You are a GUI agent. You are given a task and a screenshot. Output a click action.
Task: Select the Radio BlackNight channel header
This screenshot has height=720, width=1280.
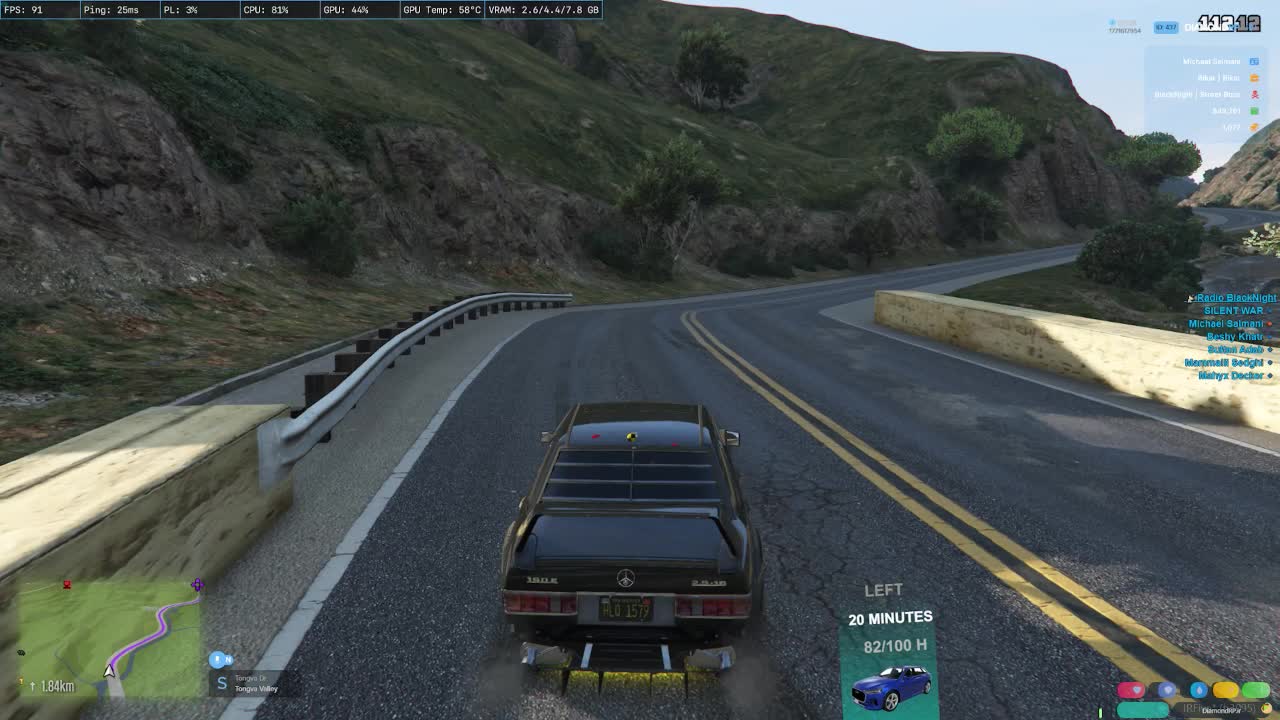[x=1236, y=298]
